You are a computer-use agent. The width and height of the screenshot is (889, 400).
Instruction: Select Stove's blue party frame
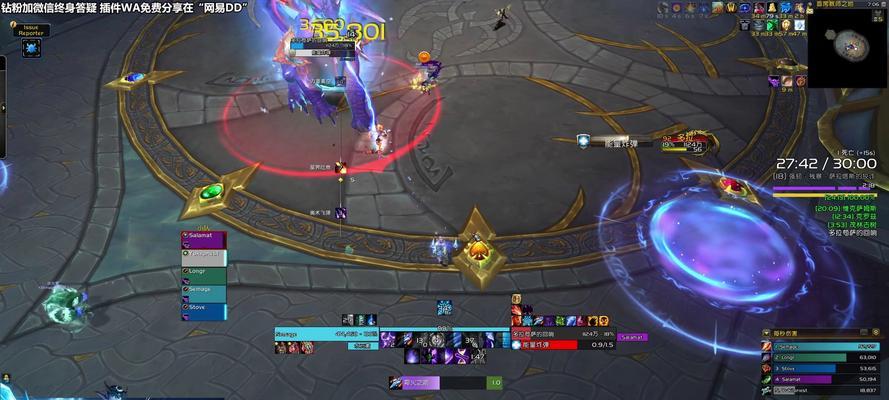click(x=203, y=309)
